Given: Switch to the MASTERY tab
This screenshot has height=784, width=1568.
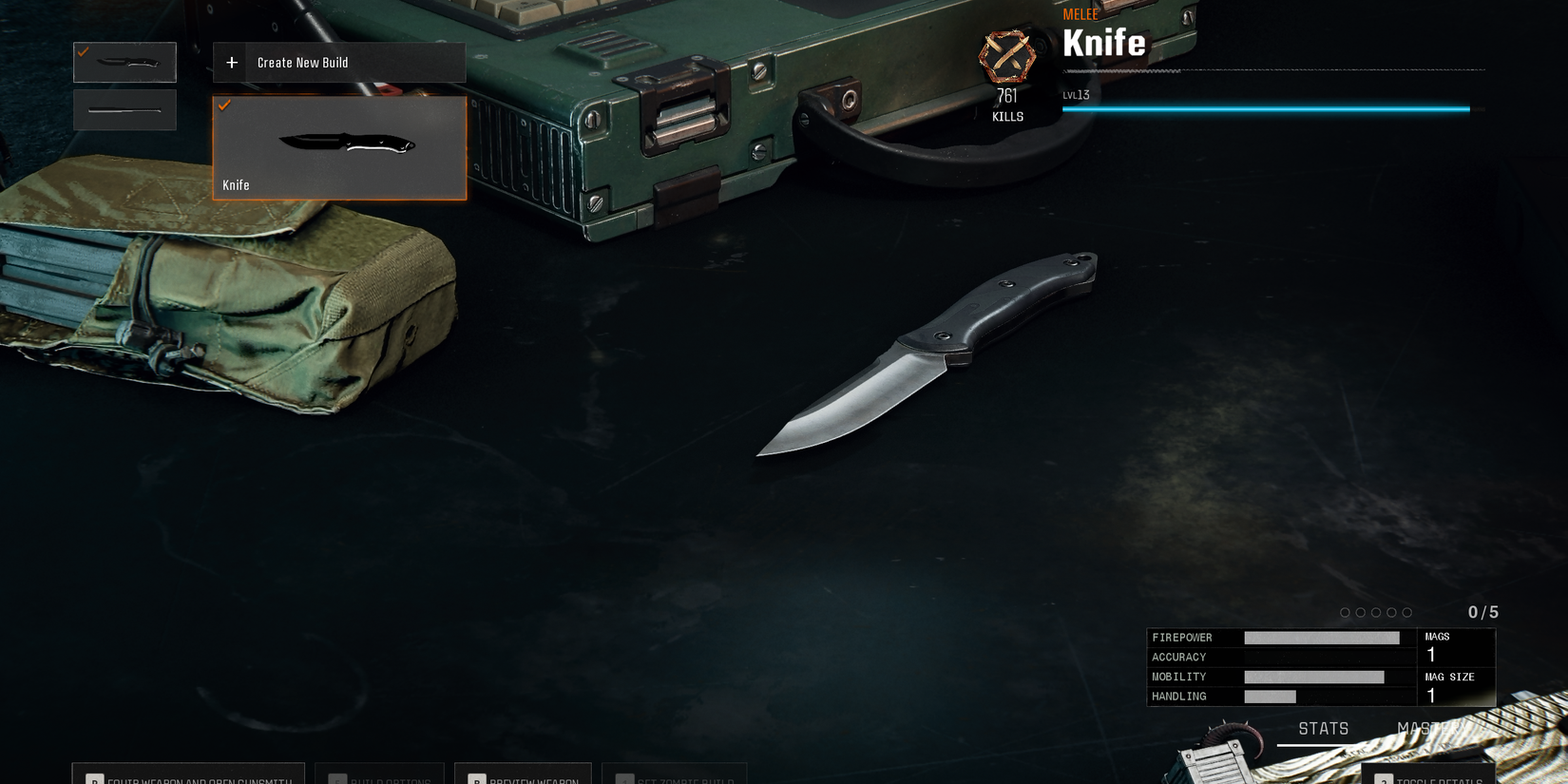Looking at the screenshot, I should 1430,729.
